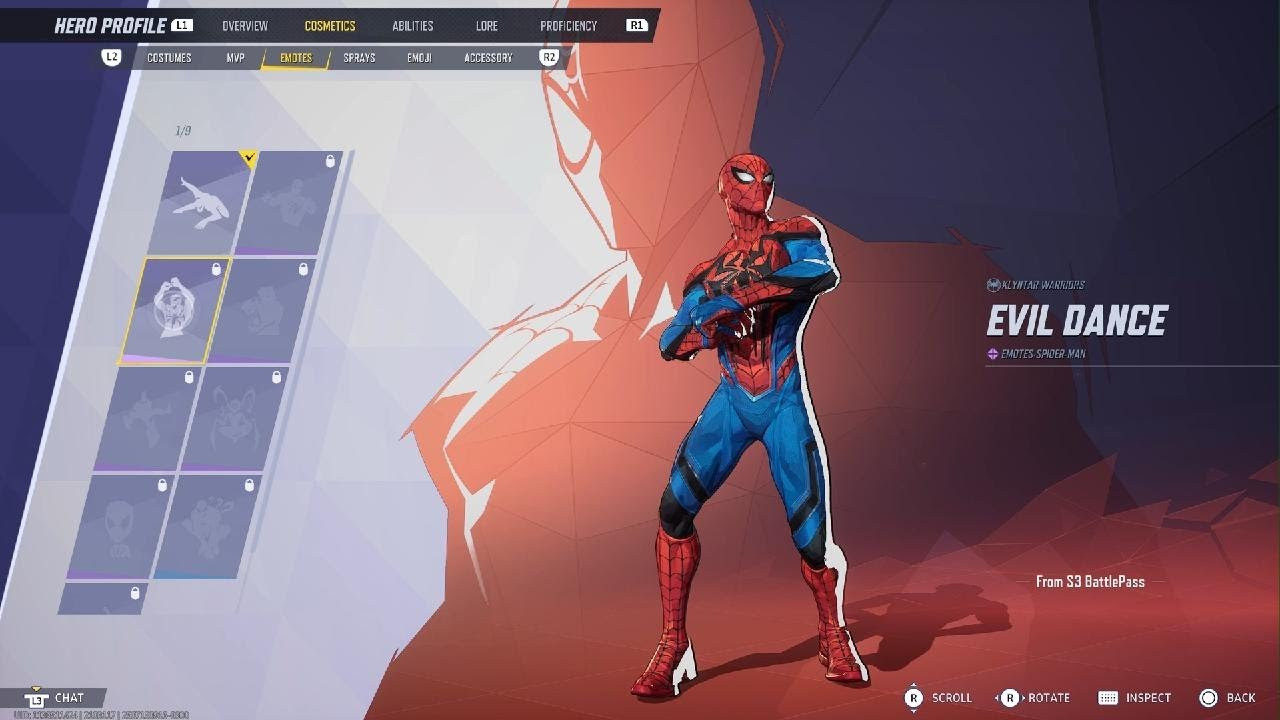Switch to the Abilities tab
Viewport: 1280px width, 720px height.
pos(413,26)
